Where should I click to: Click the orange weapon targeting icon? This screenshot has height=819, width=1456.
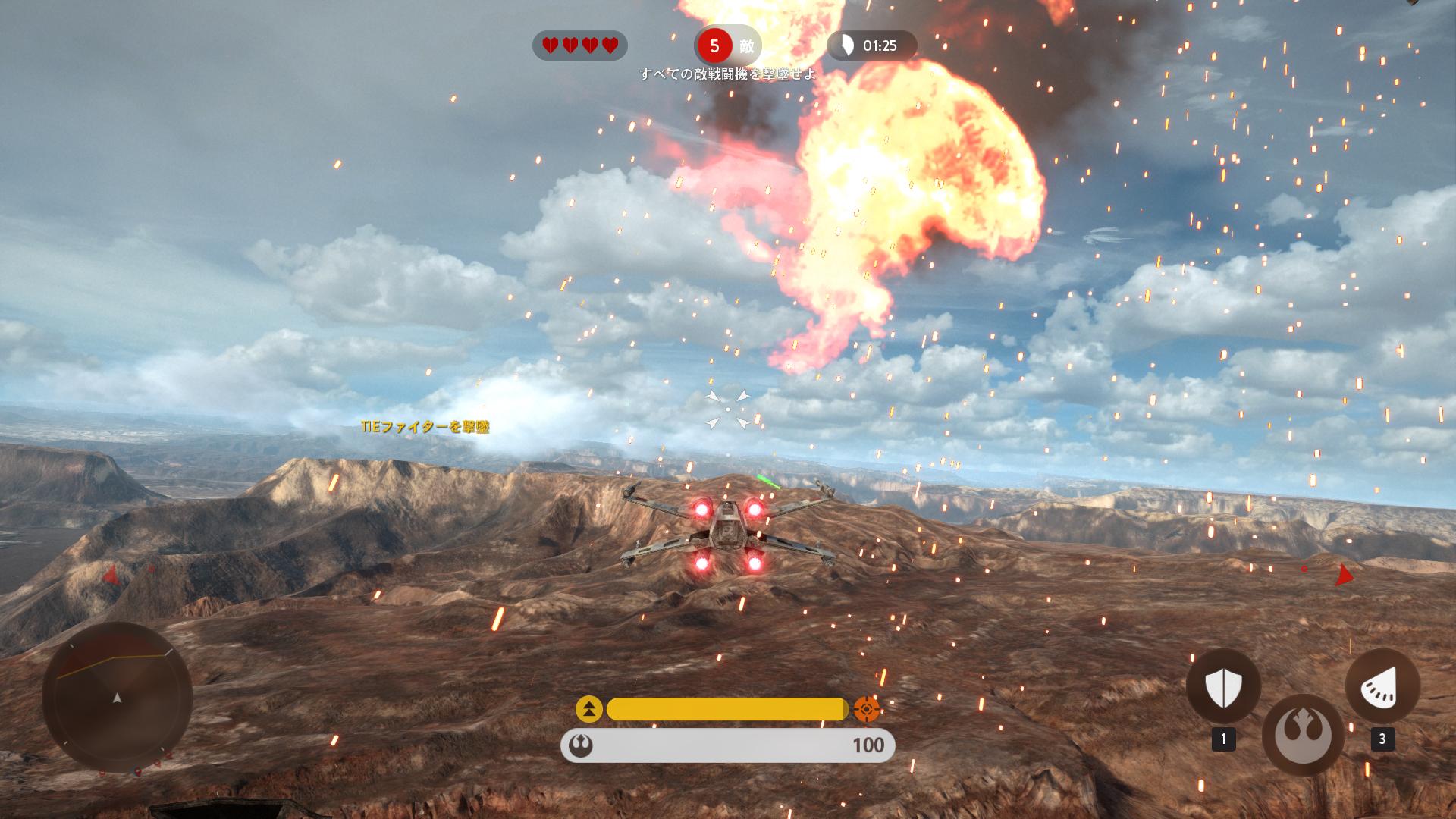[x=867, y=709]
